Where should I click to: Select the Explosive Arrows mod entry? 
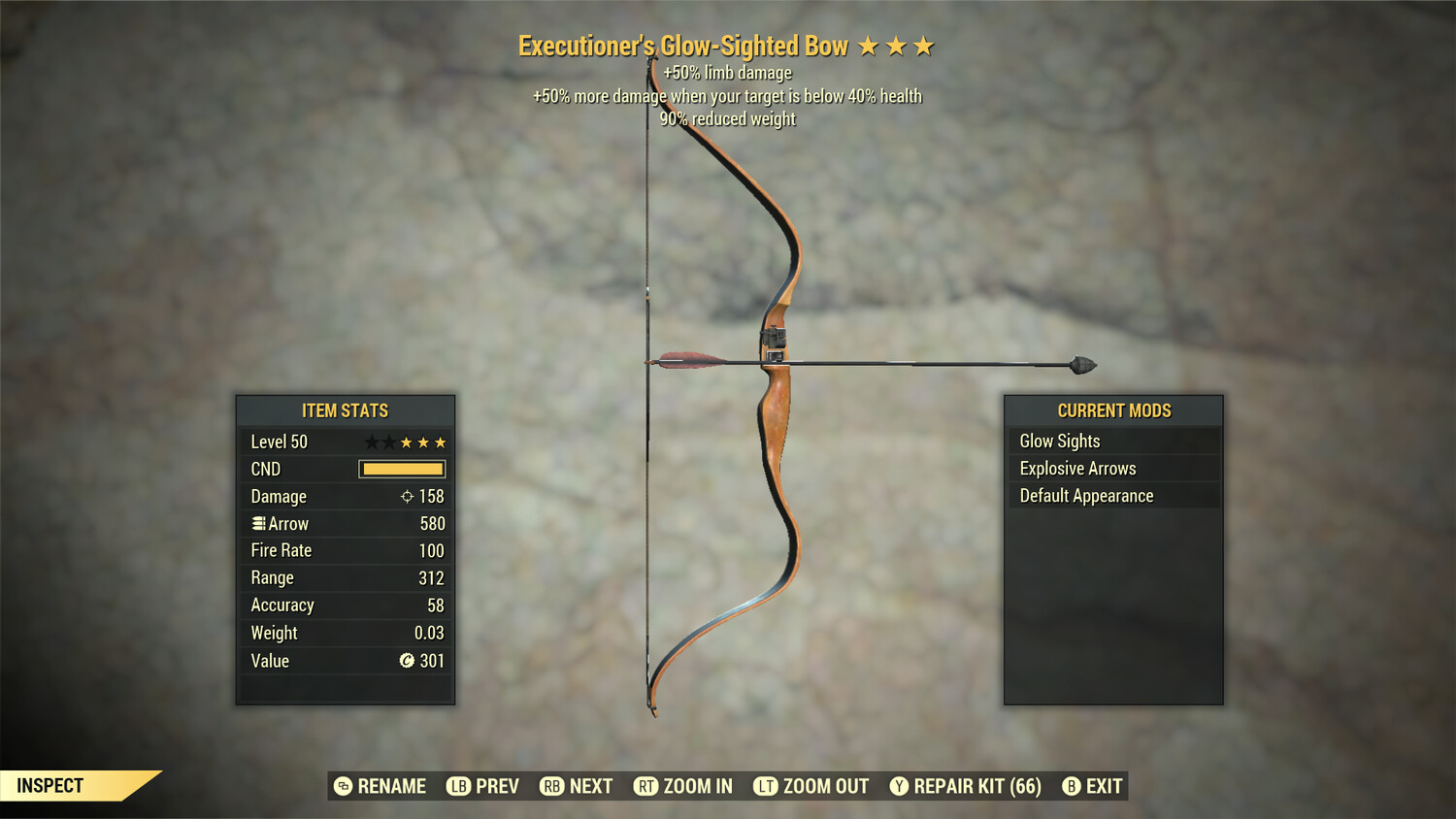click(x=1077, y=468)
